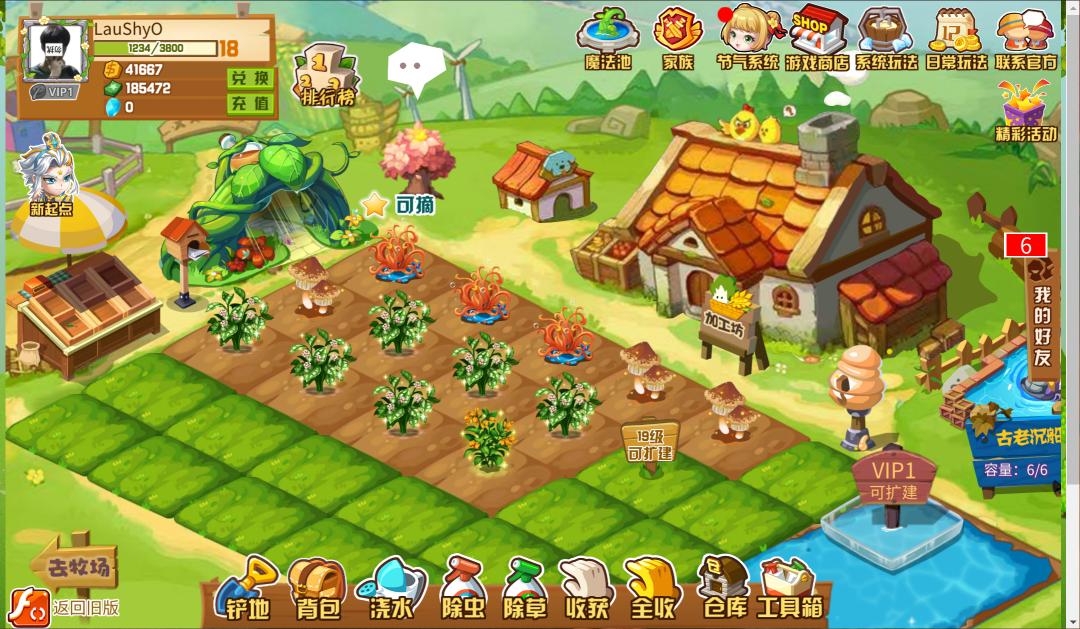
Task: Select the 除草 weeding tool
Action: coord(527,588)
